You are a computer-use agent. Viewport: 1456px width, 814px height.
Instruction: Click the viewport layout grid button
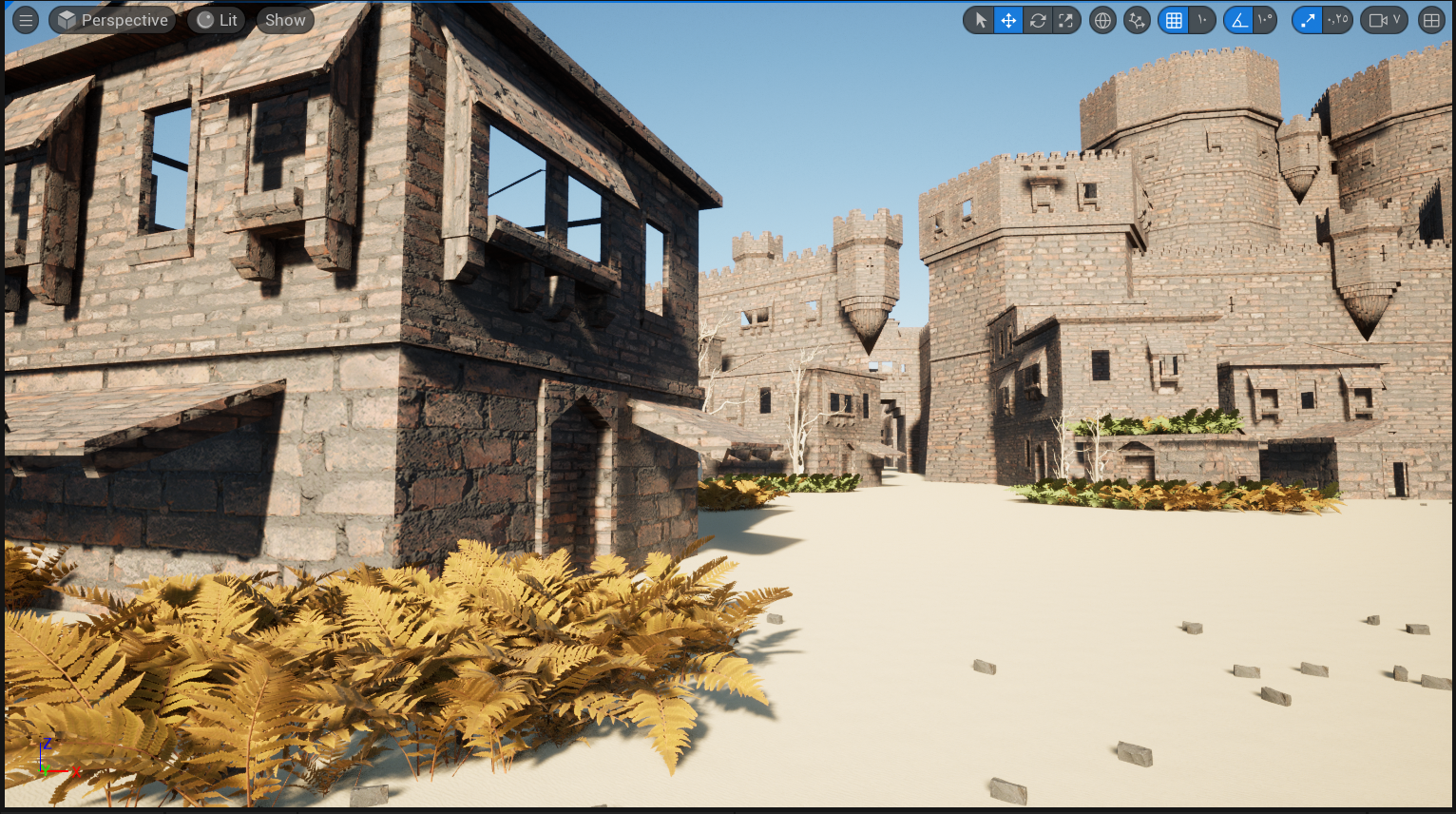(x=1431, y=20)
